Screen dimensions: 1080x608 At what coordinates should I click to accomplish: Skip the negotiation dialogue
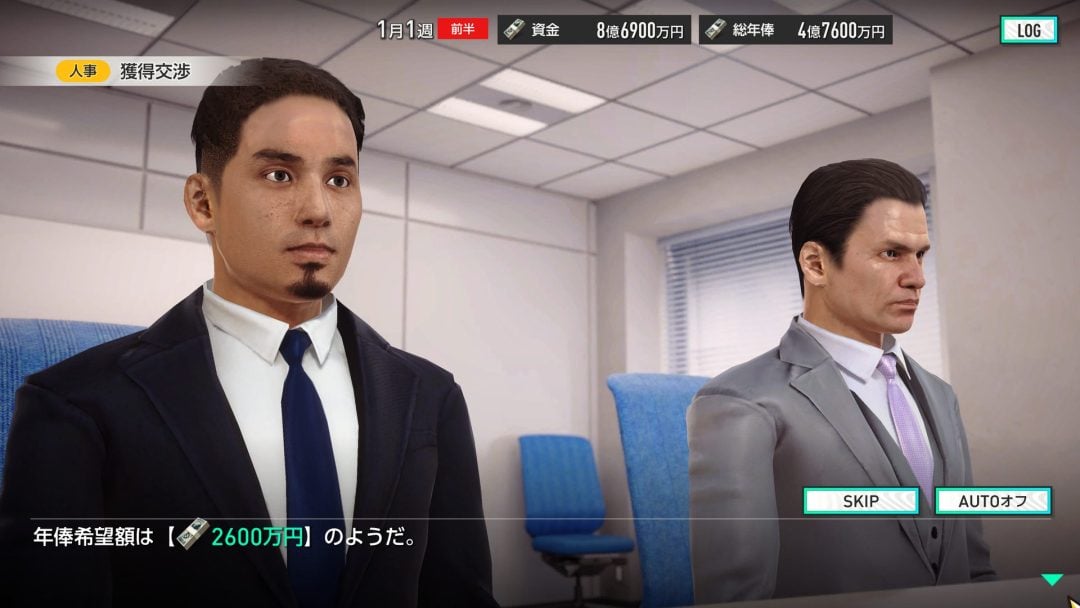point(861,501)
